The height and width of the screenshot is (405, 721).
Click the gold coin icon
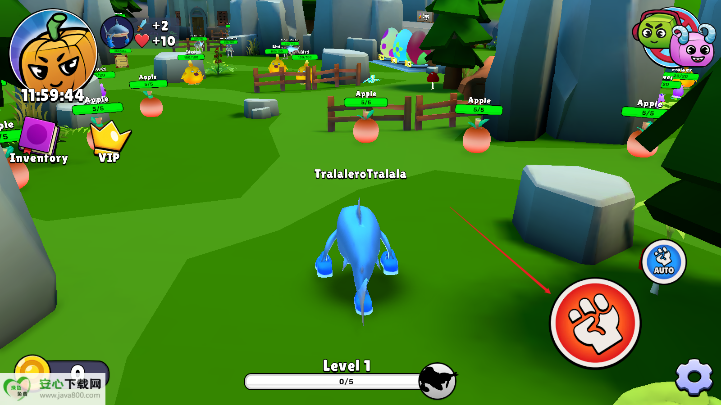pos(32,370)
